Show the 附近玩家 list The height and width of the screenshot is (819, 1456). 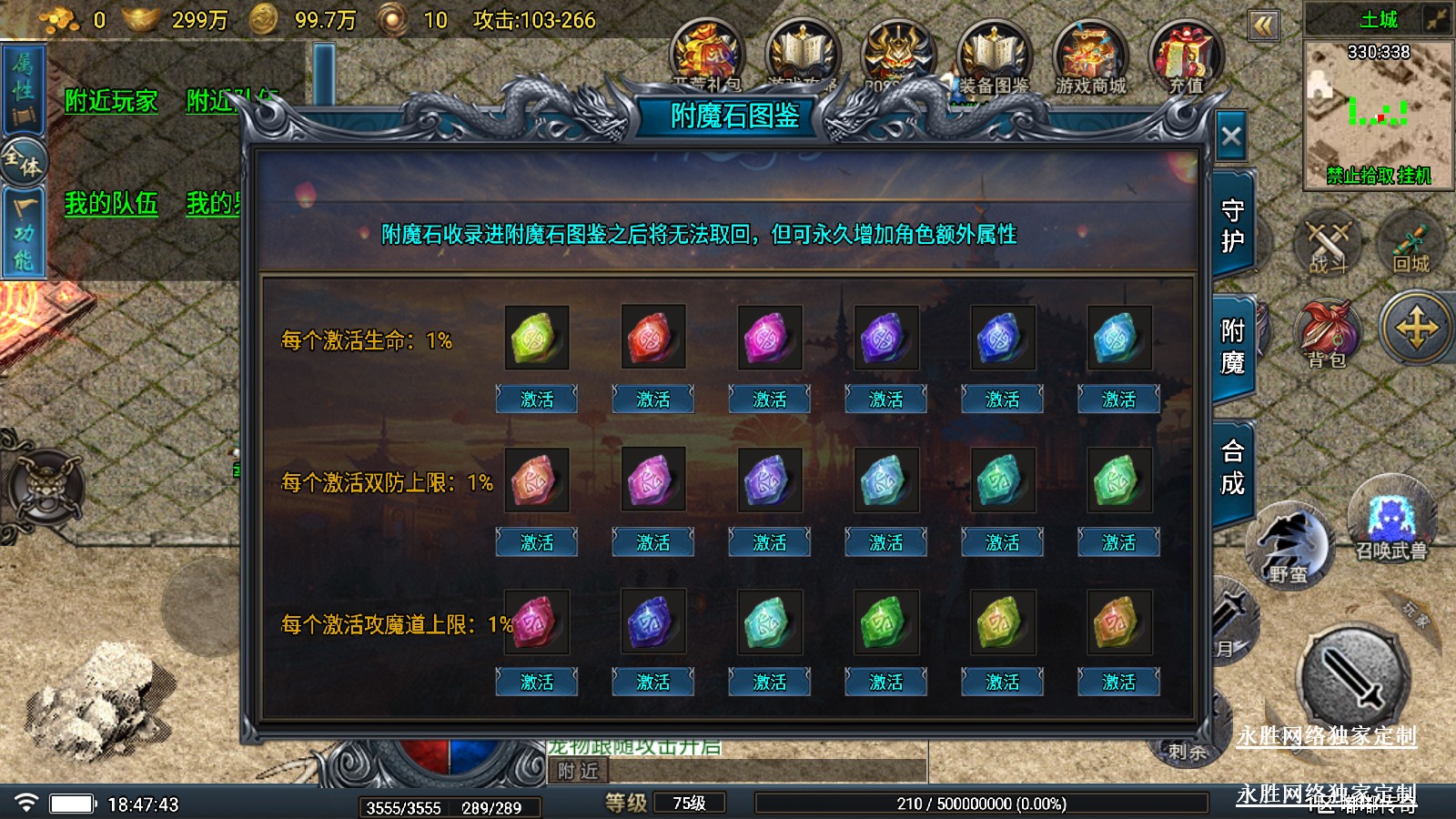(111, 101)
